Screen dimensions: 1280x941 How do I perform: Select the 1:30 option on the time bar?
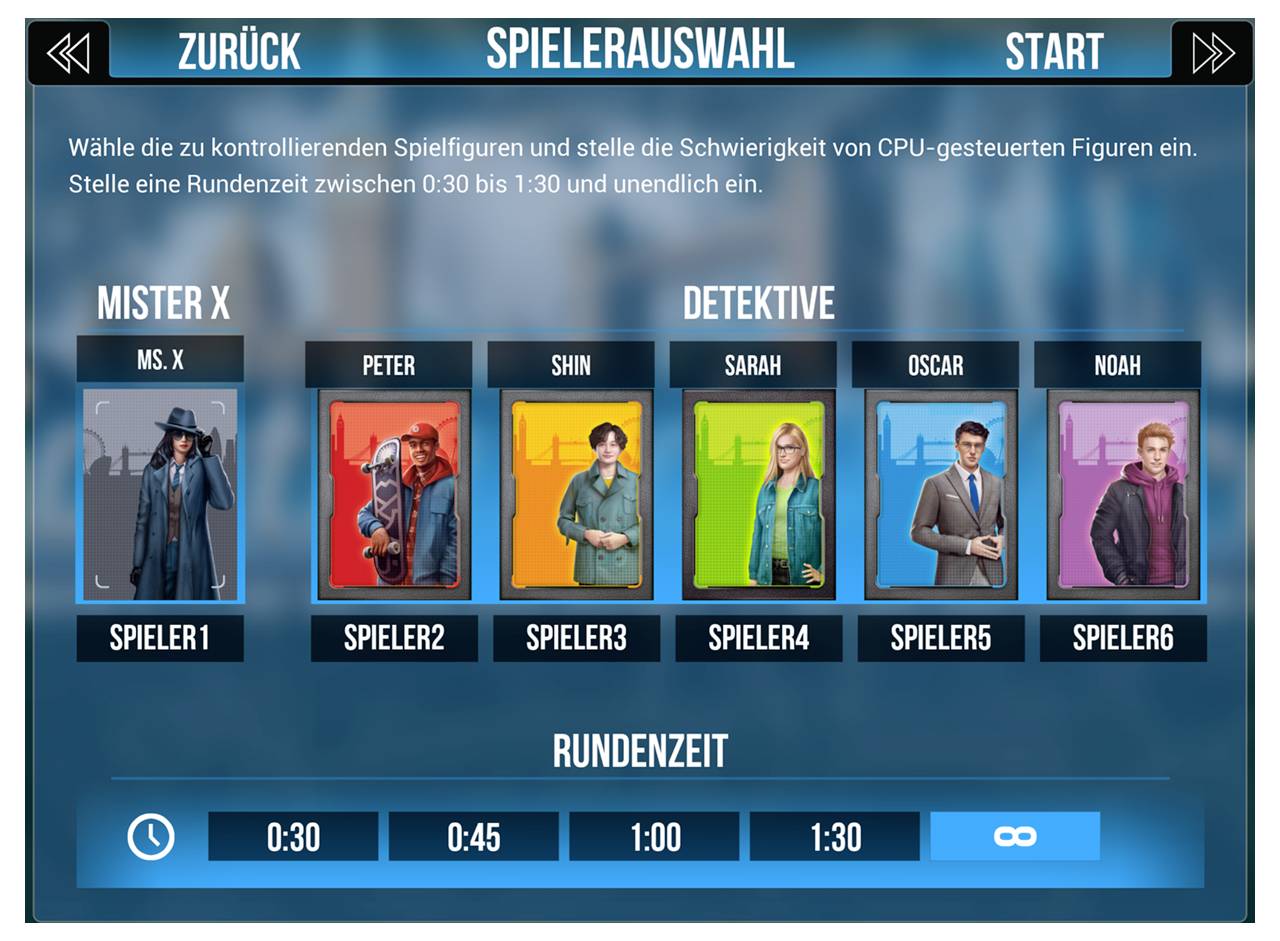tap(835, 838)
